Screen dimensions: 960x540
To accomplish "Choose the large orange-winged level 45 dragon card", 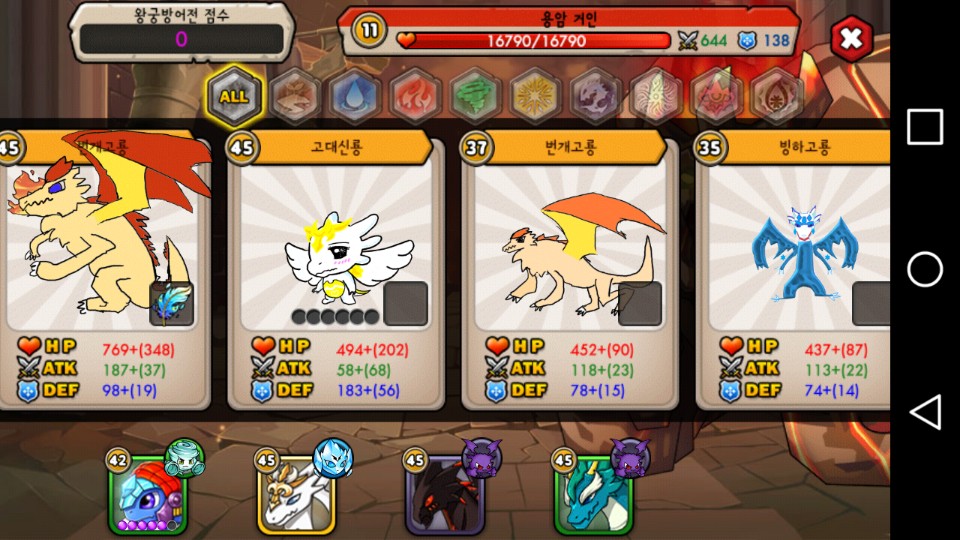I will (100, 250).
